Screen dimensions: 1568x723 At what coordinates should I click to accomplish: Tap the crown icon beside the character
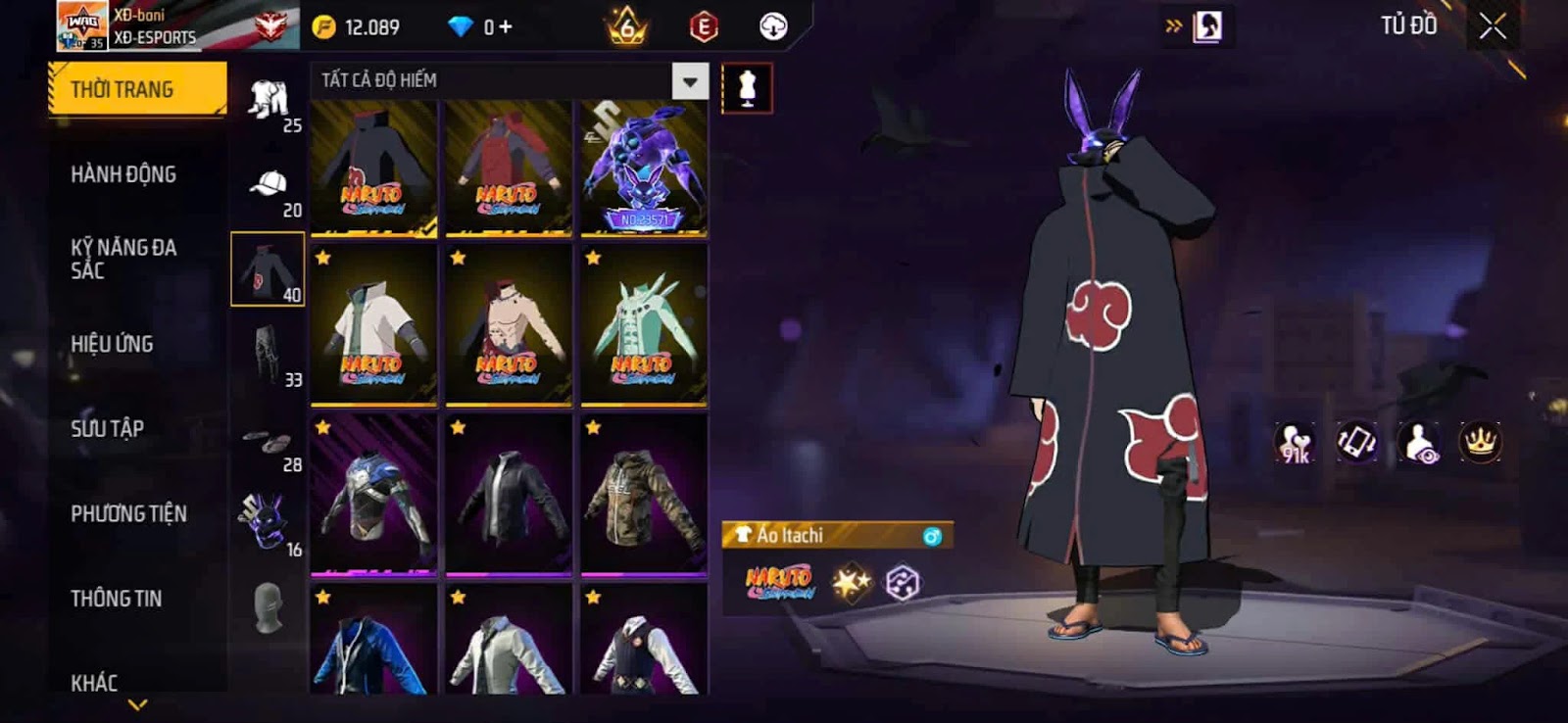[x=1480, y=443]
